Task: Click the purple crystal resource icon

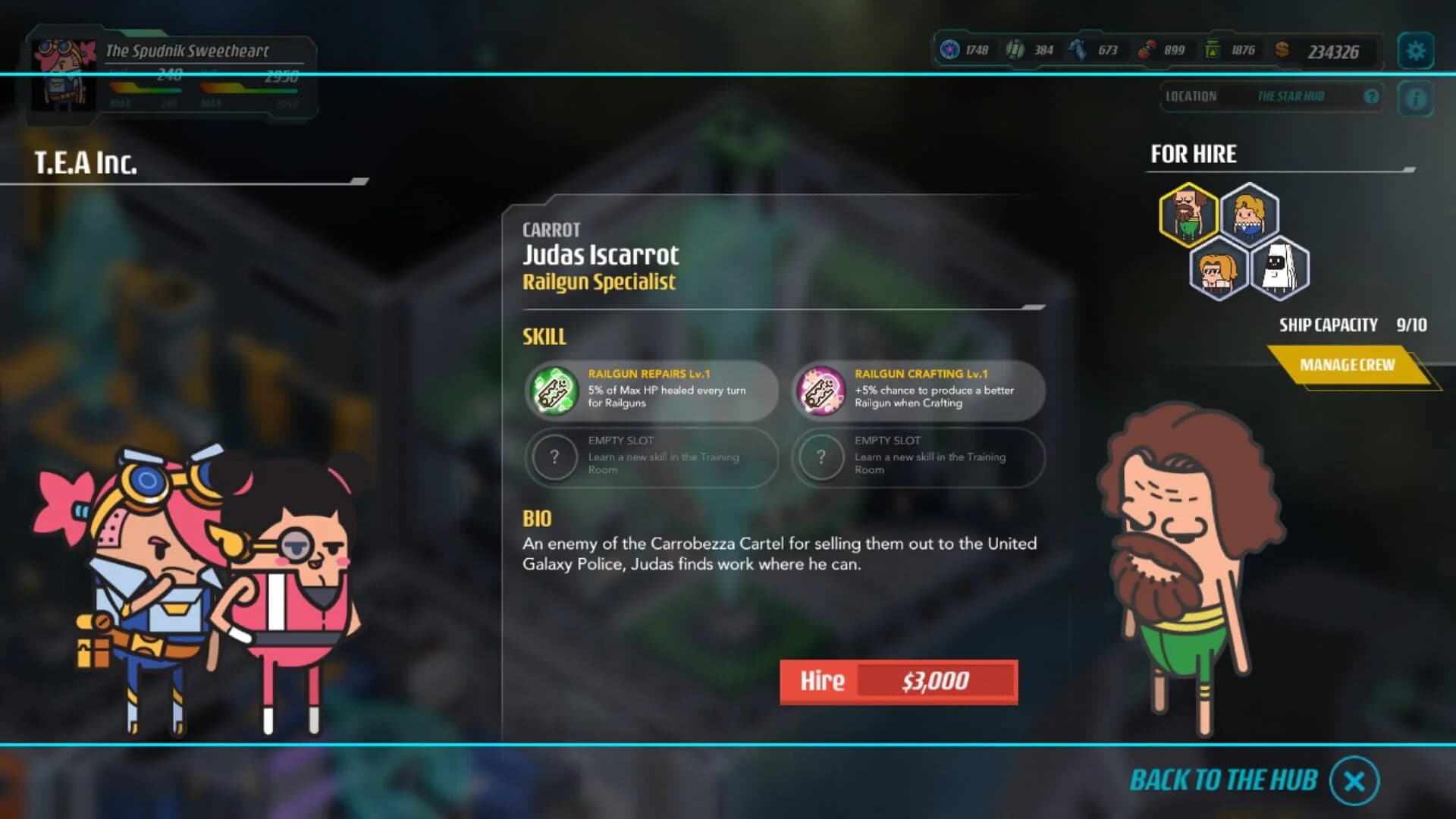Action: [949, 49]
